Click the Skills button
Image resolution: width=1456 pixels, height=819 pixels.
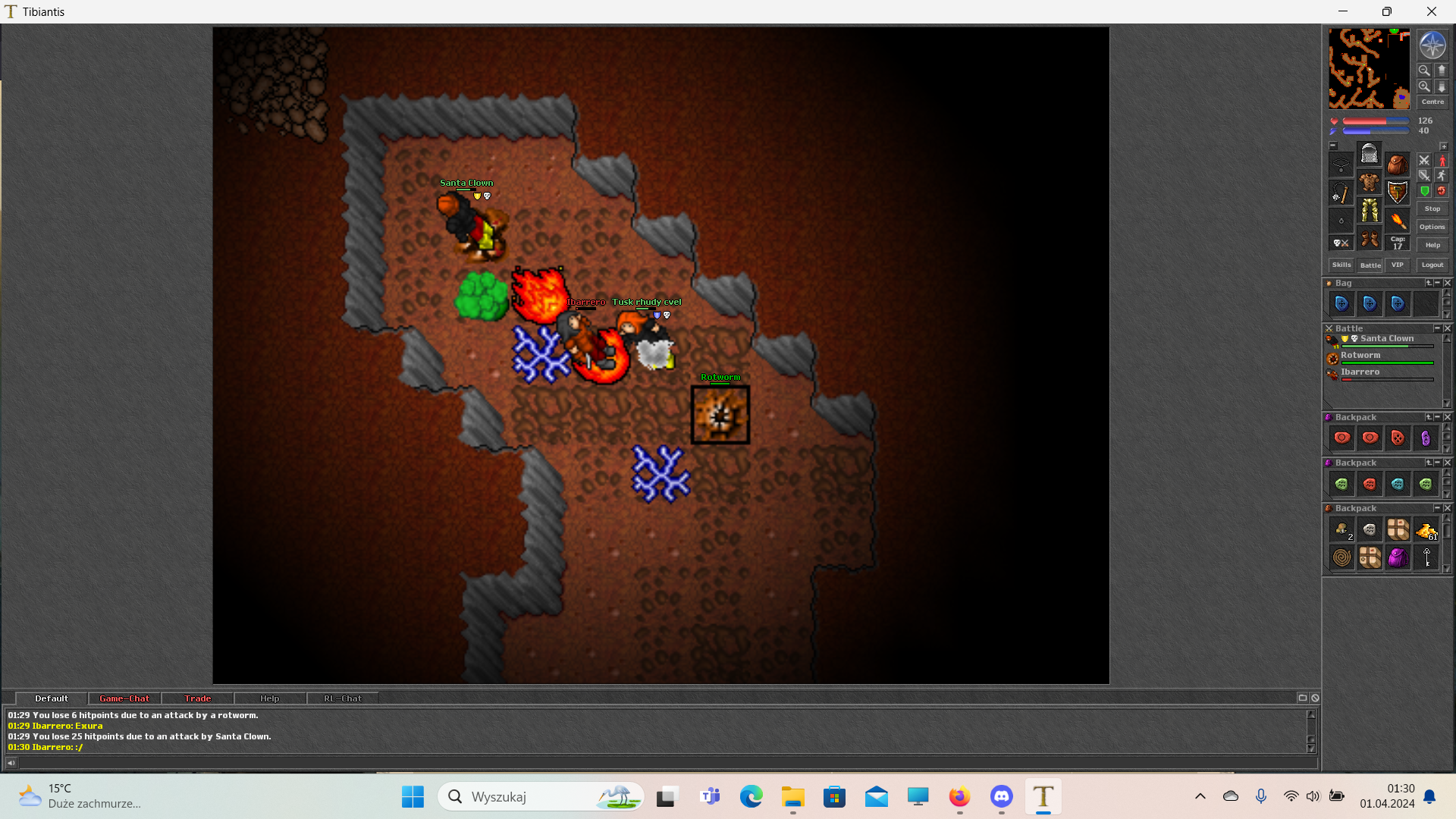1341,265
